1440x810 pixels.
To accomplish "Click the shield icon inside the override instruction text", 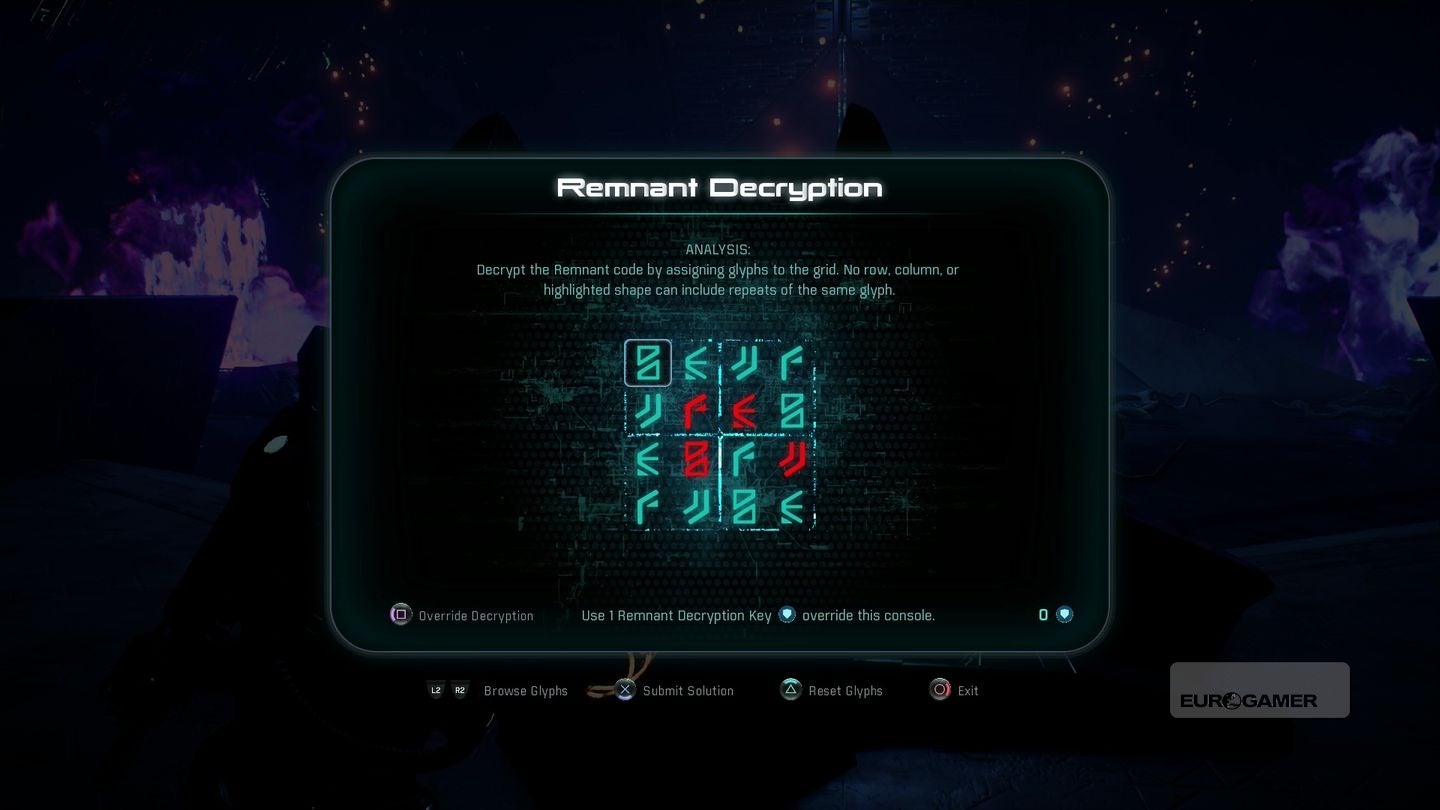I will pos(787,614).
